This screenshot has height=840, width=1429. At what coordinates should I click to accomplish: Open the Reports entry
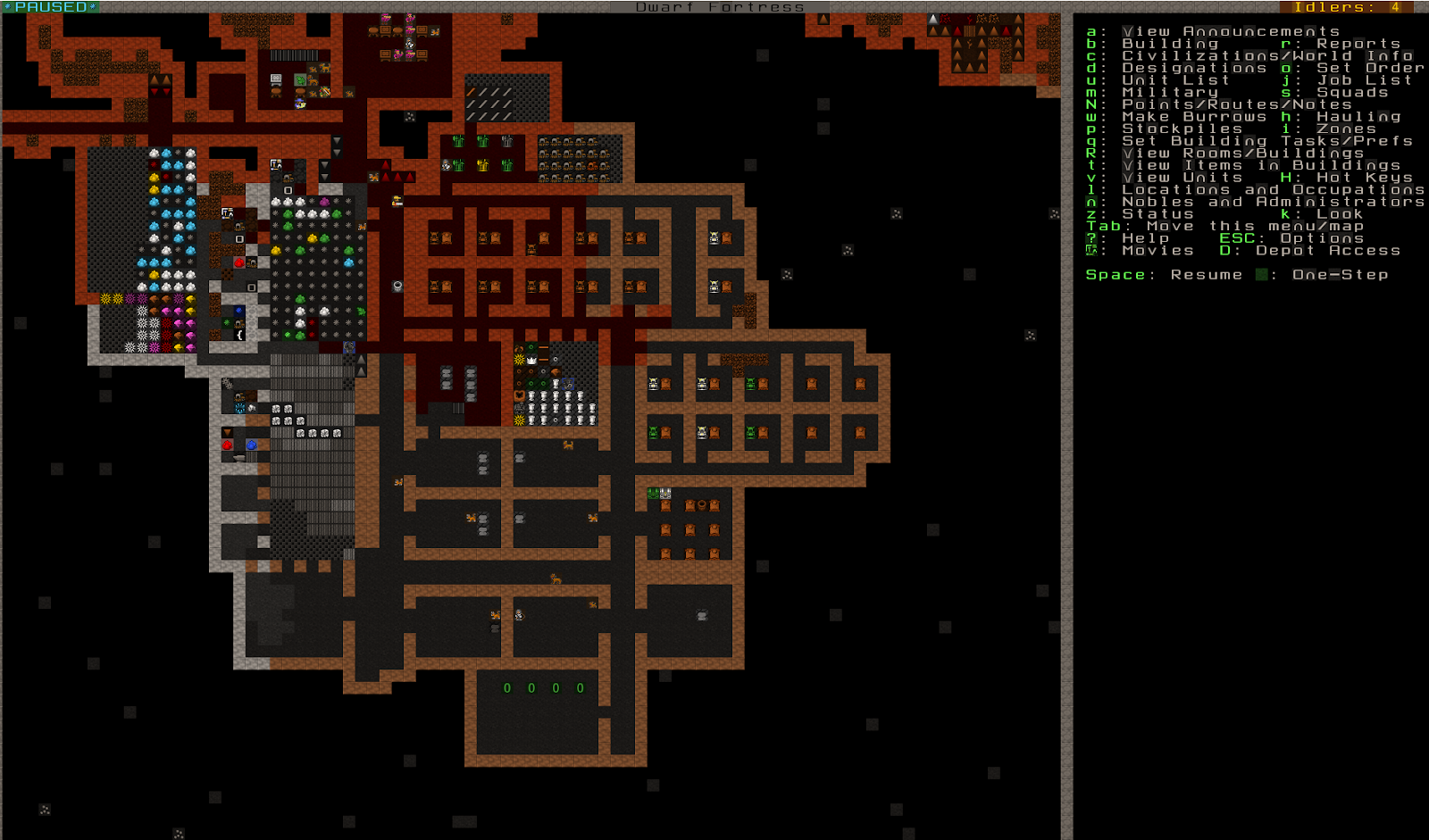pos(1358,44)
